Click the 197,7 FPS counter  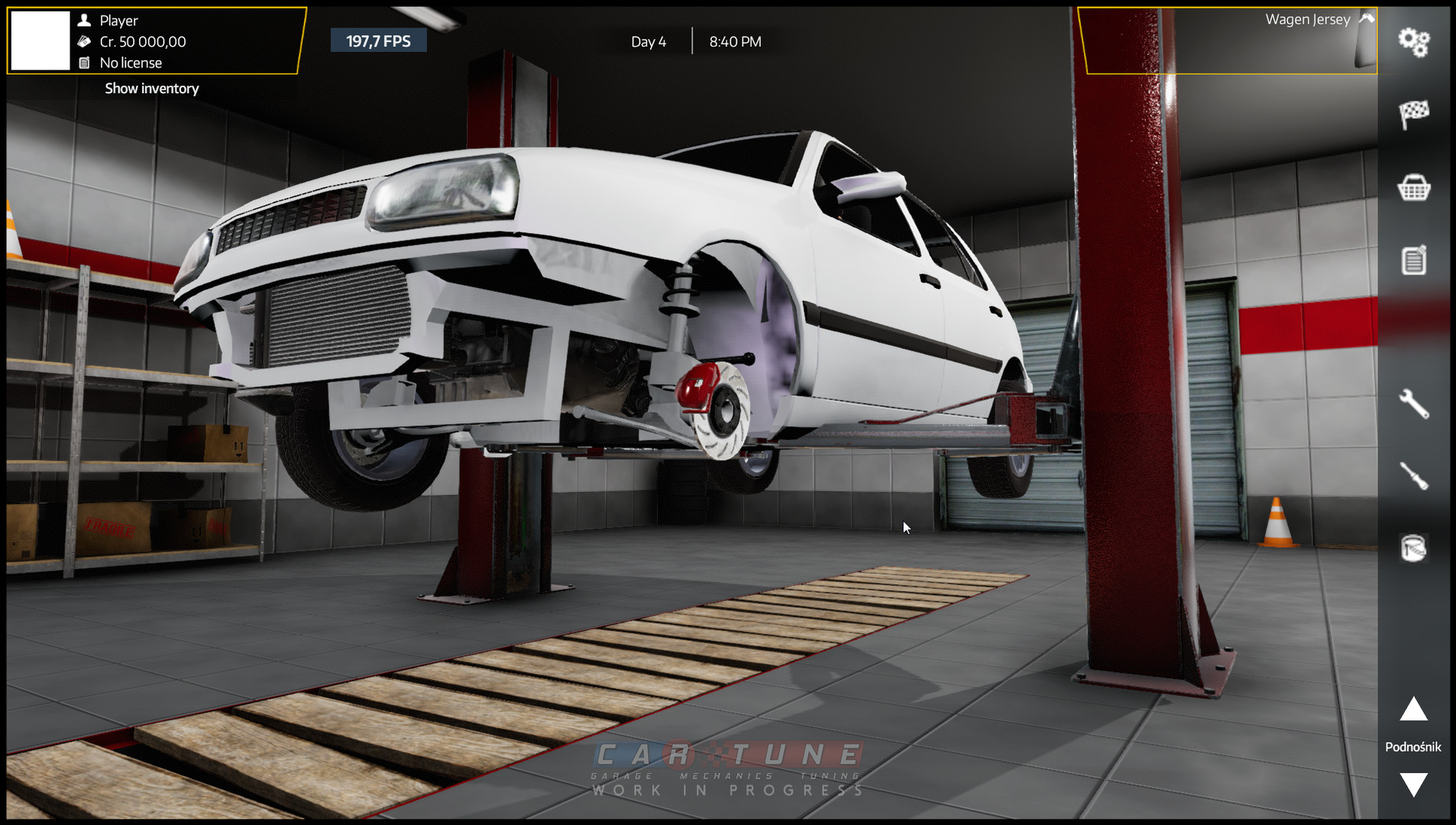379,40
